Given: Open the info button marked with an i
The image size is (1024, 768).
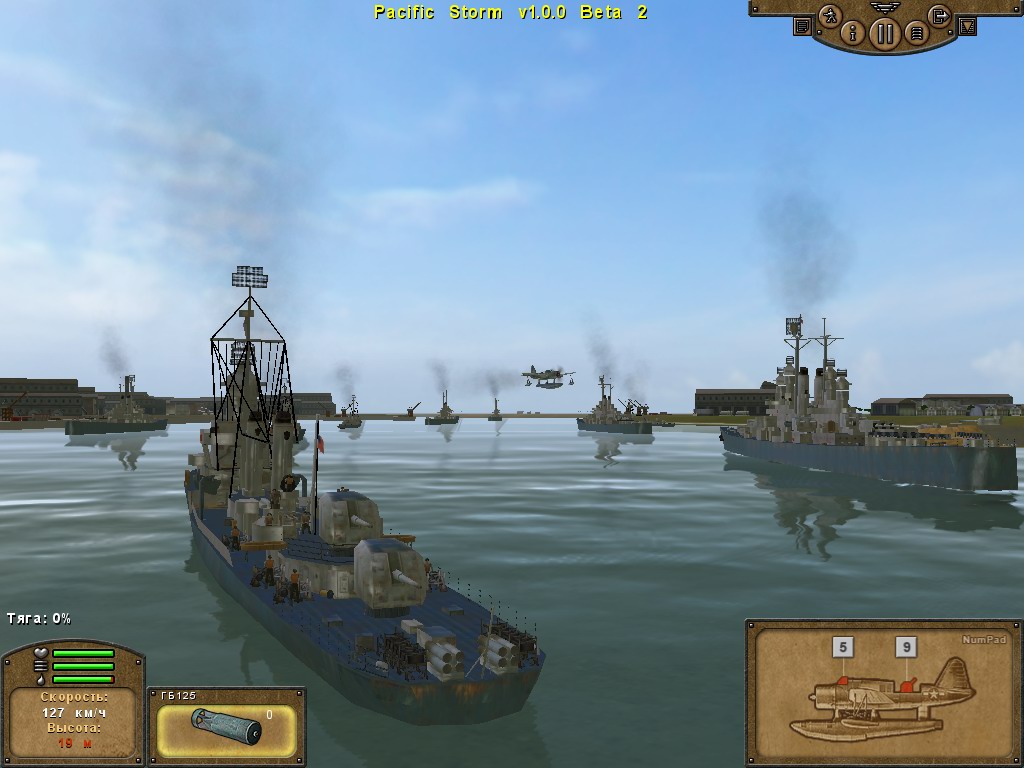Looking at the screenshot, I should [x=854, y=34].
